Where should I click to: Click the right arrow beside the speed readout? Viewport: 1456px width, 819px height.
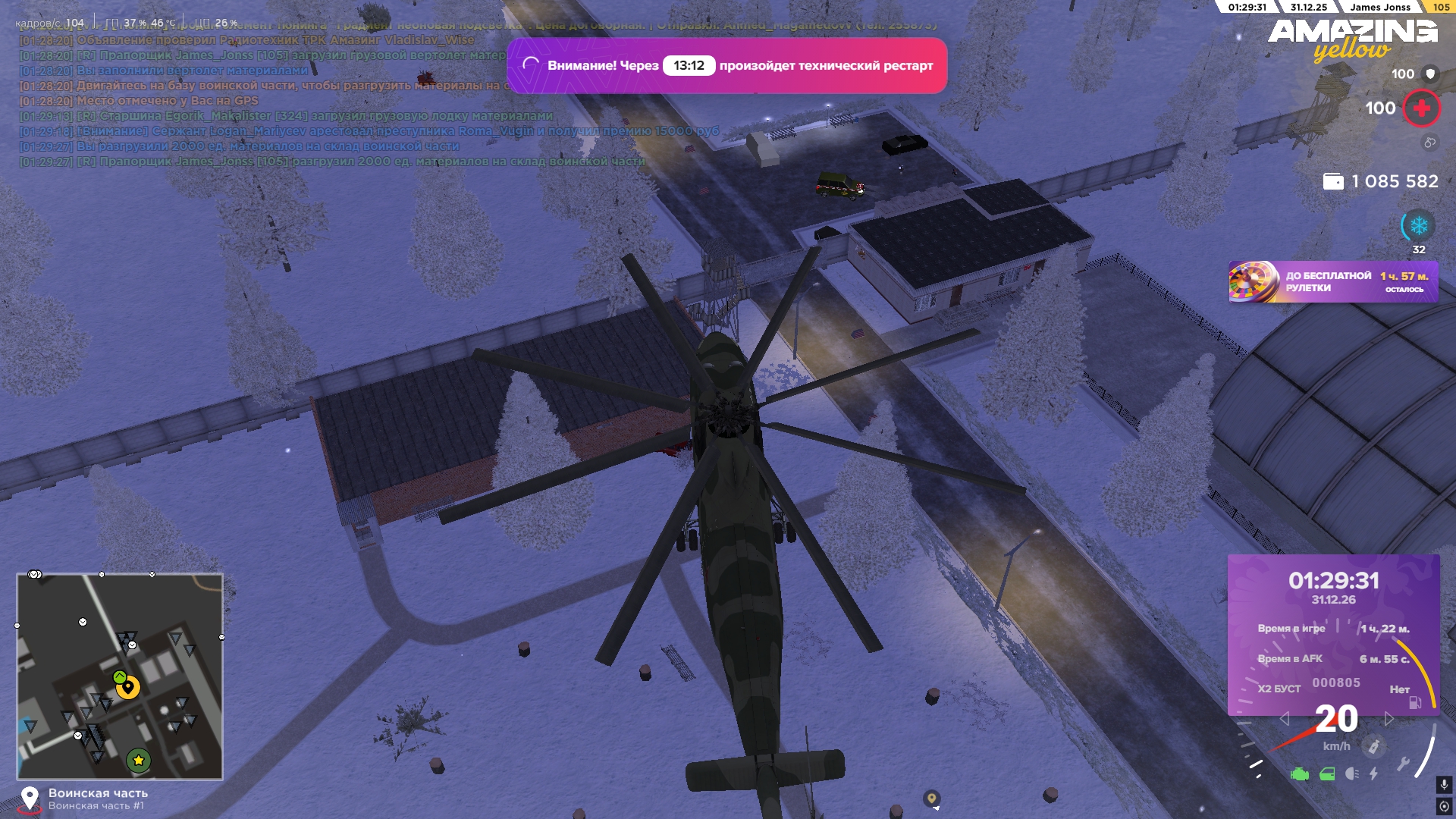pyautogui.click(x=1389, y=719)
